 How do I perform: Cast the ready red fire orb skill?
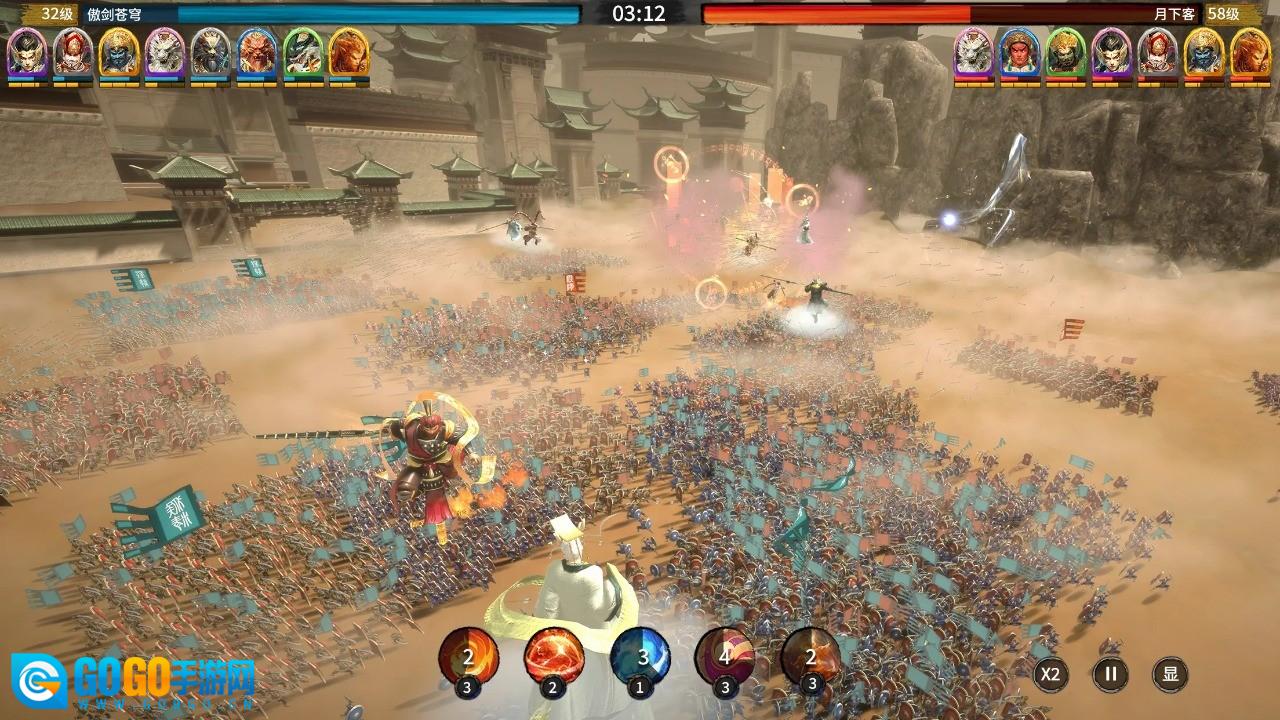[x=554, y=657]
